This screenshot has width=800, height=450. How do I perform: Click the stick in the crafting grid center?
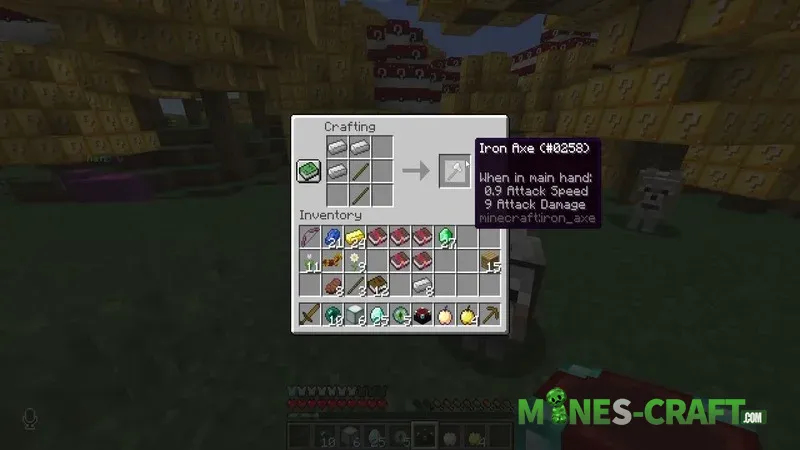(x=360, y=171)
